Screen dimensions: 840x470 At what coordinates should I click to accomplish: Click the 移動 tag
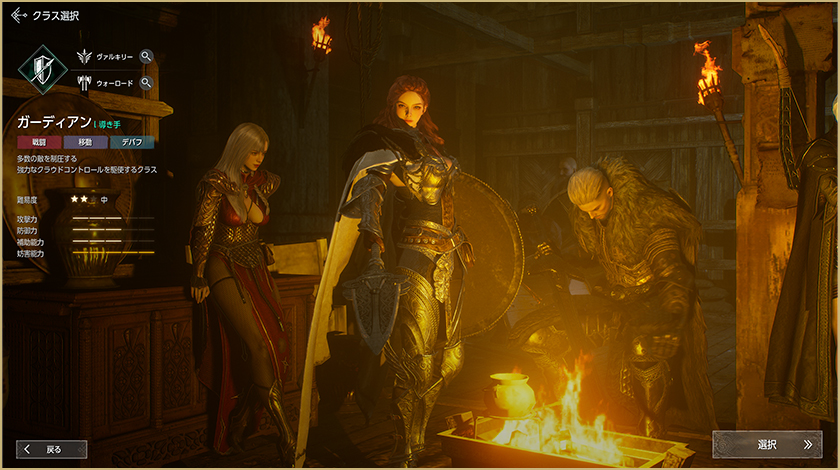tap(85, 143)
